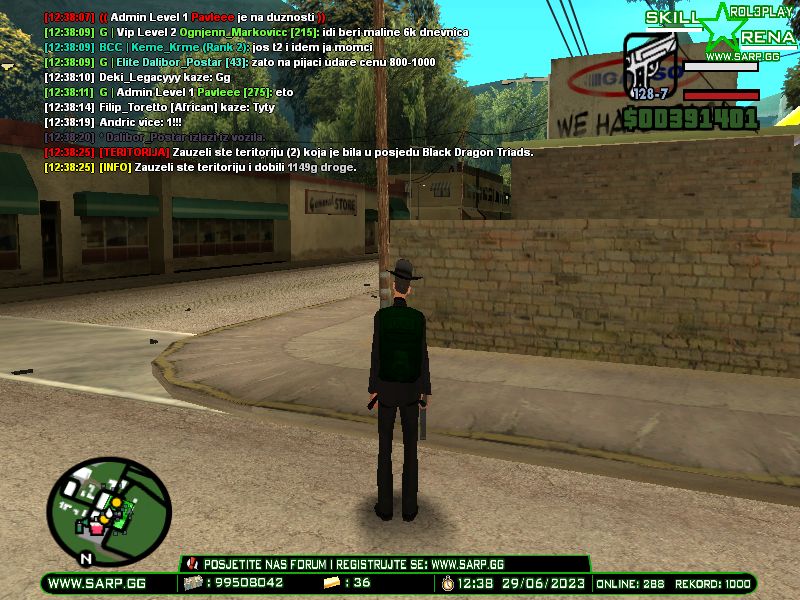800x600 pixels.
Task: Click the clock icon beside the time
Action: click(447, 583)
